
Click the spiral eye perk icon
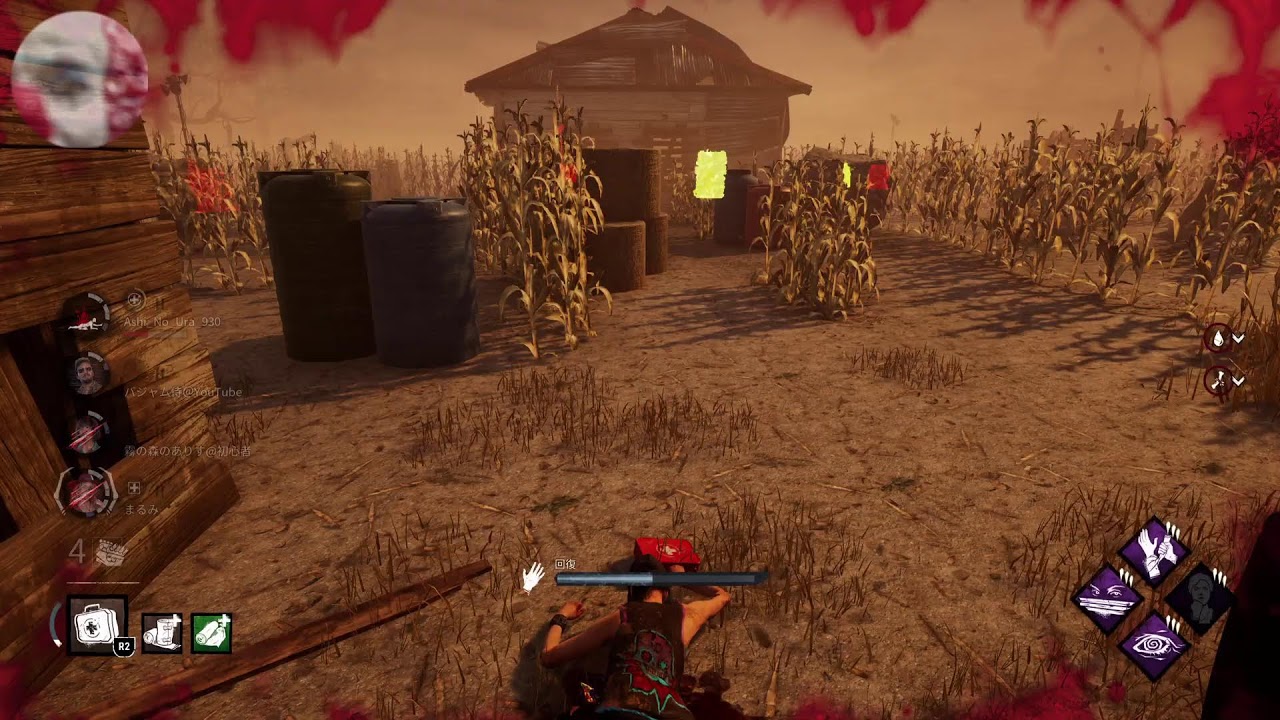pyautogui.click(x=1154, y=646)
